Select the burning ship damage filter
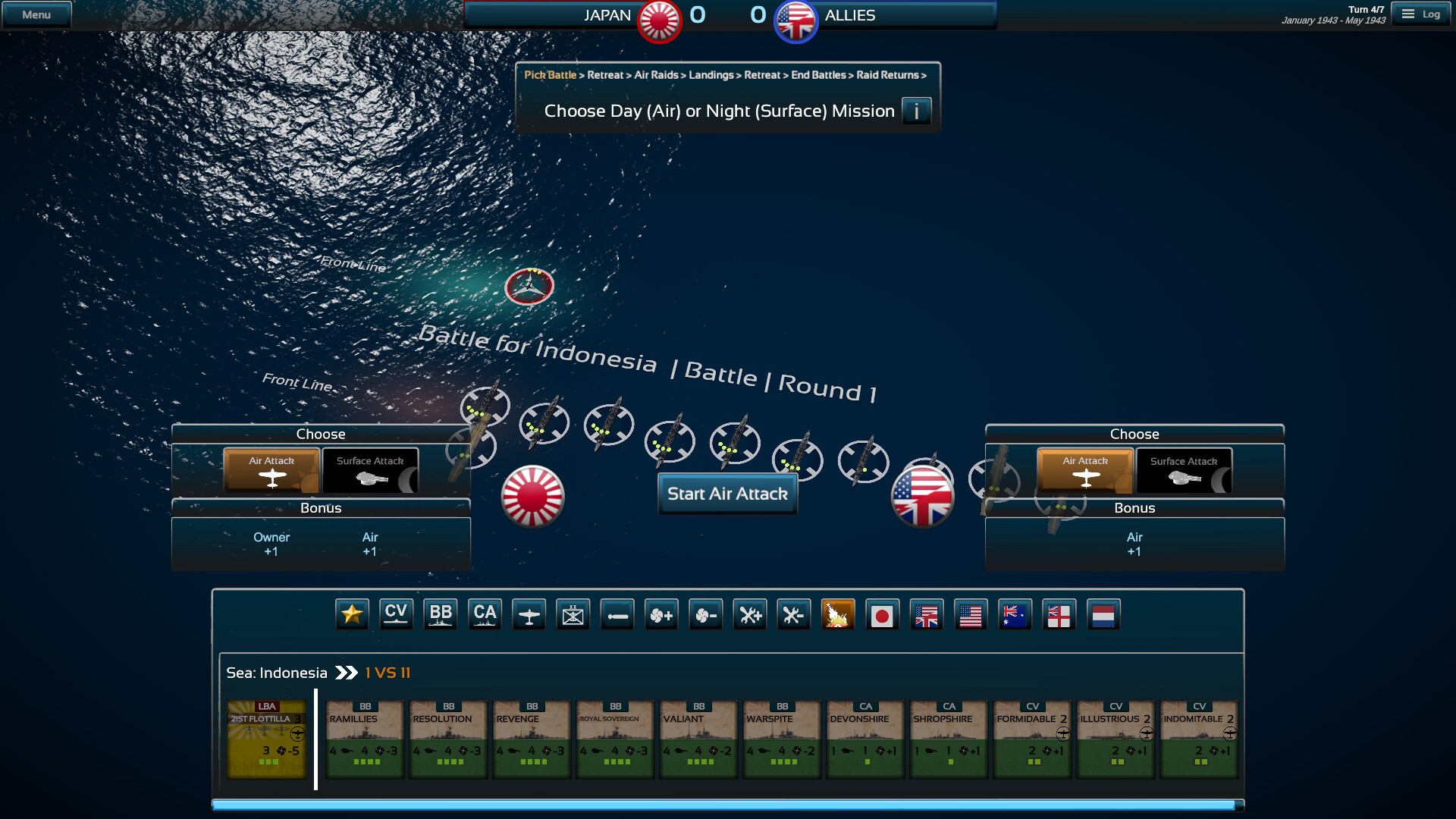1456x819 pixels. pyautogui.click(x=838, y=614)
